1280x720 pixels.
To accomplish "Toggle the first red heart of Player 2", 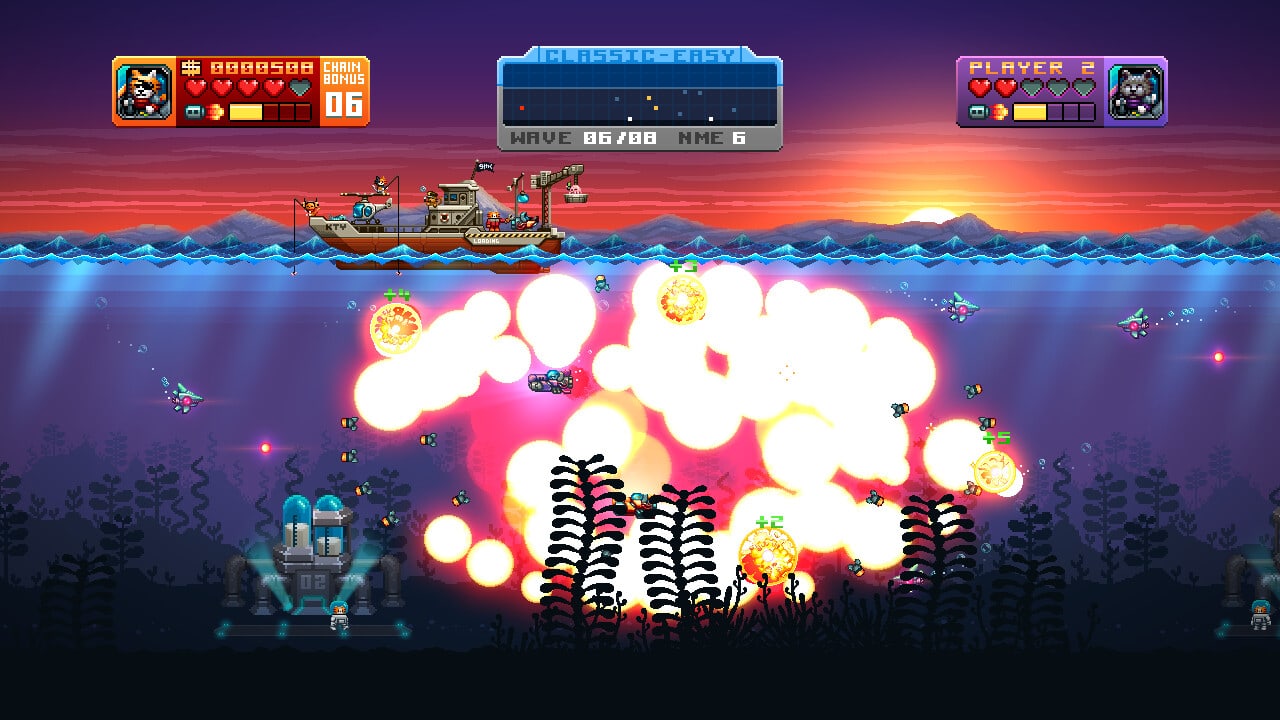I will [x=981, y=86].
